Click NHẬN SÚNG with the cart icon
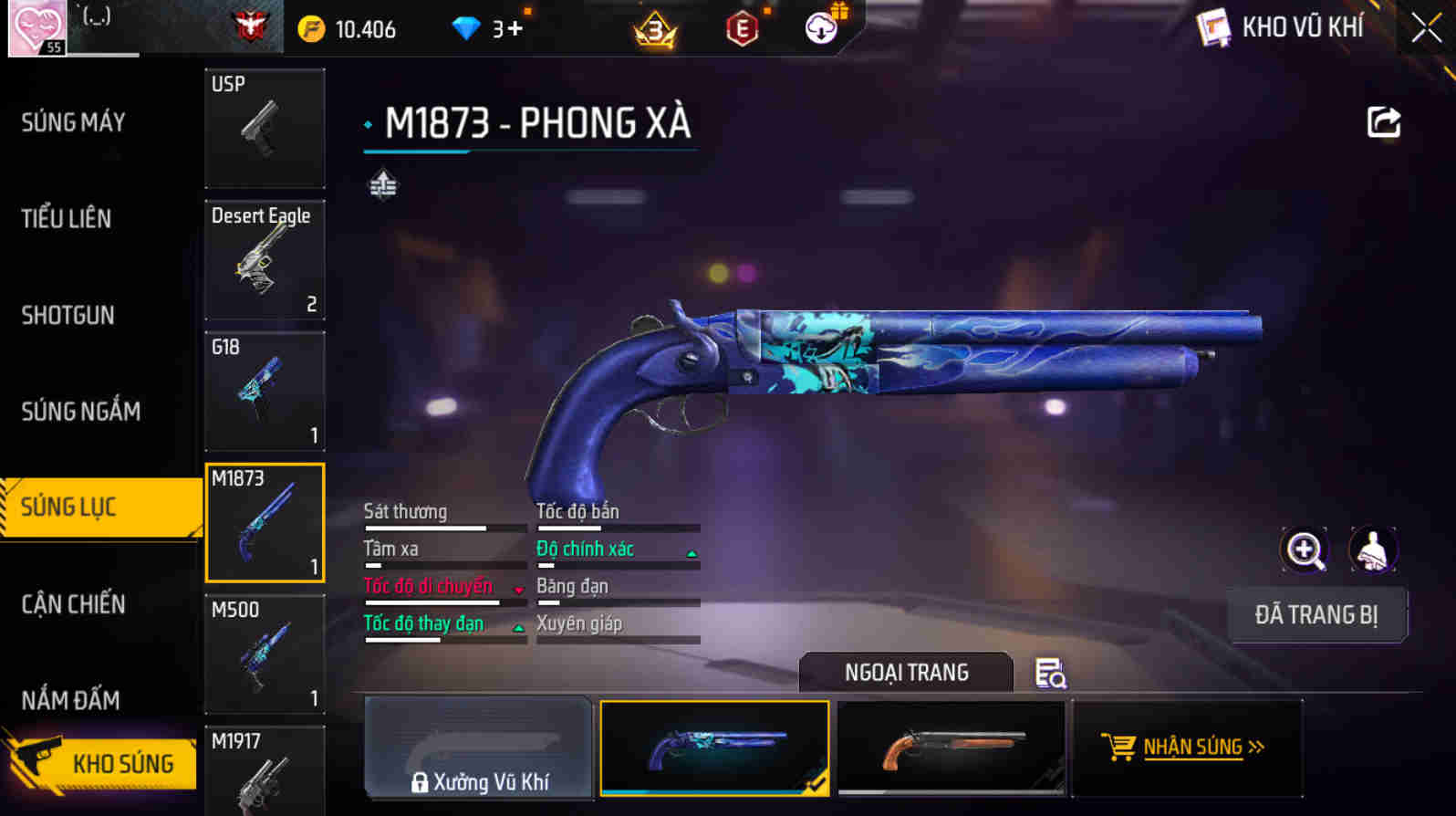 [1188, 747]
